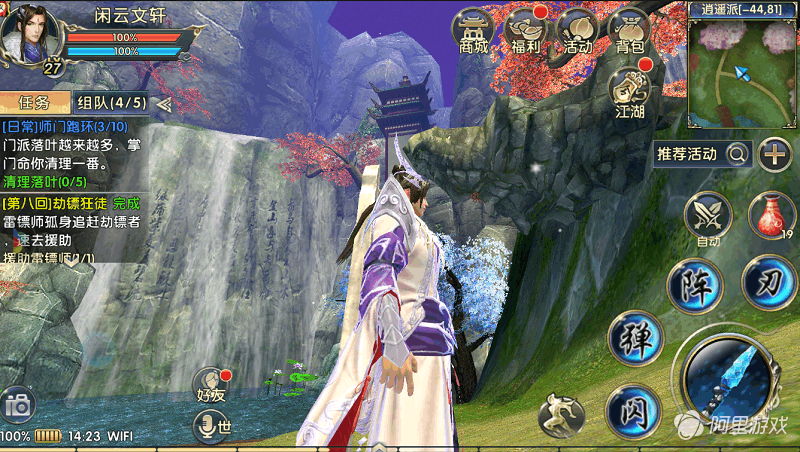The image size is (800, 452).
Task: Open the 活动 events menu
Action: pyautogui.click(x=578, y=31)
